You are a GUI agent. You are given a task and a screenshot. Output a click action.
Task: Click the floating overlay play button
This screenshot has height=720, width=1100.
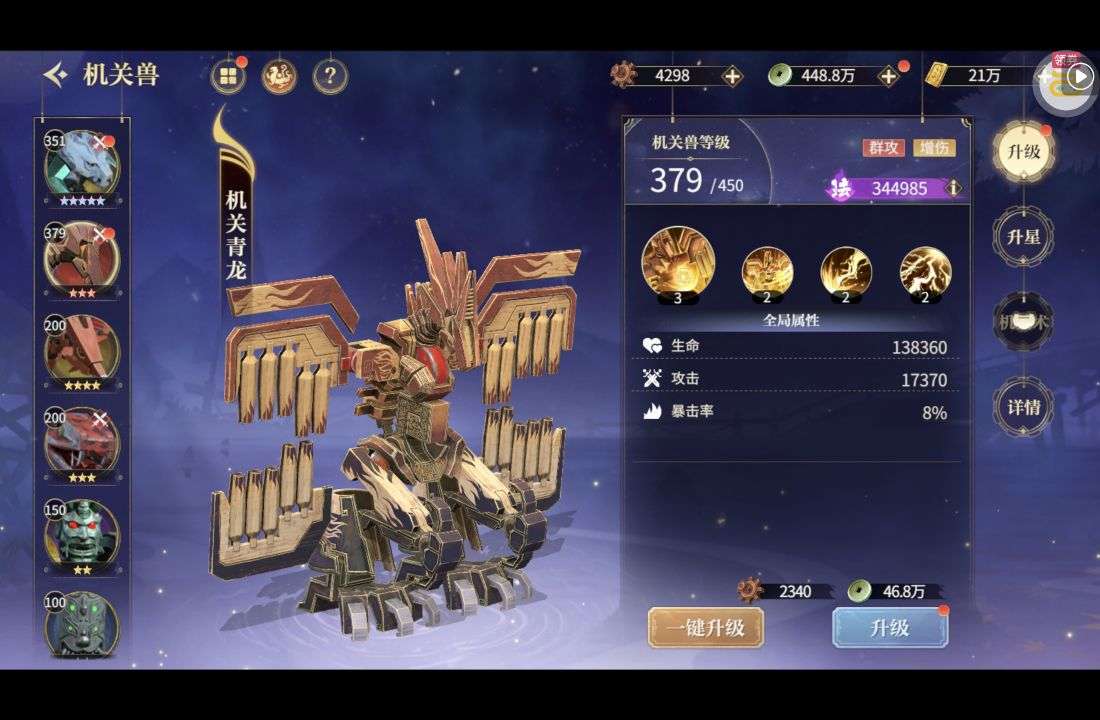pyautogui.click(x=1080, y=76)
